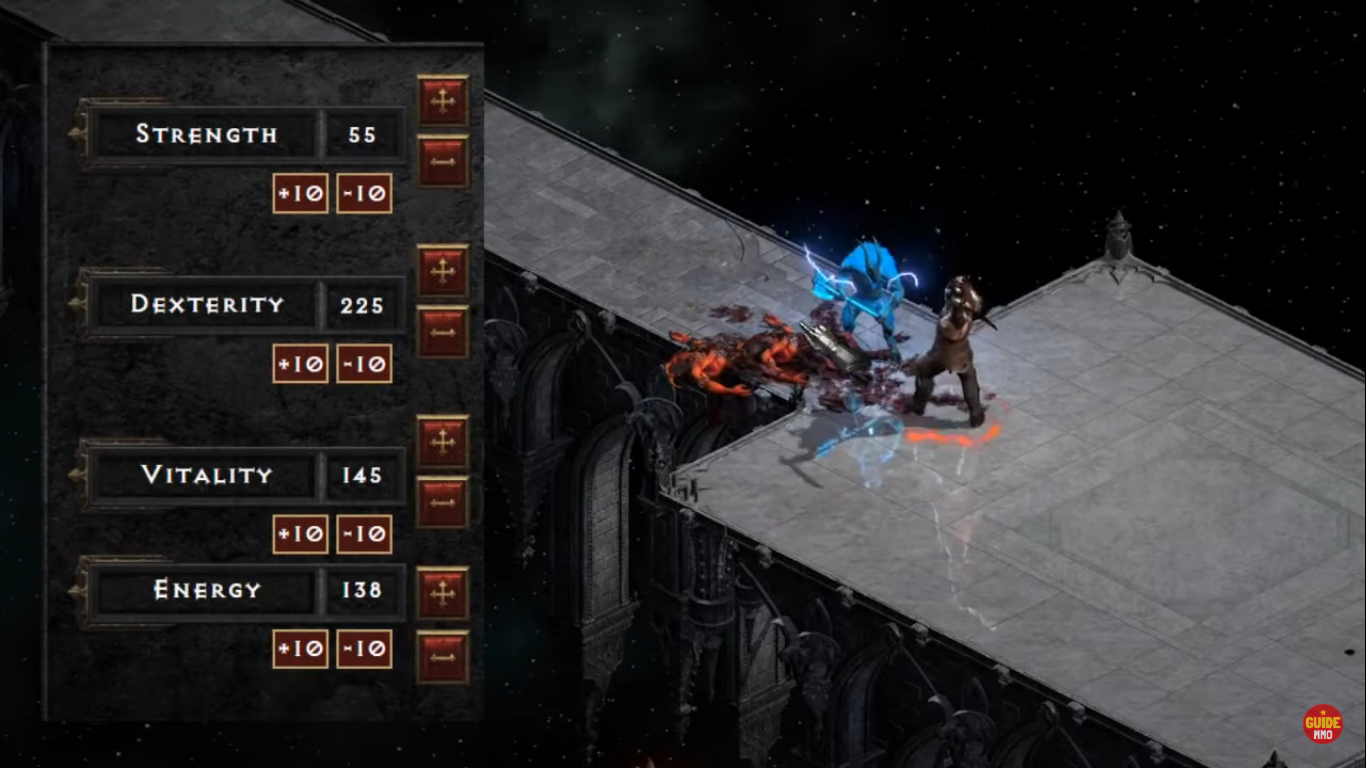Add 10 points to Vitality
The image size is (1366, 768).
point(300,534)
